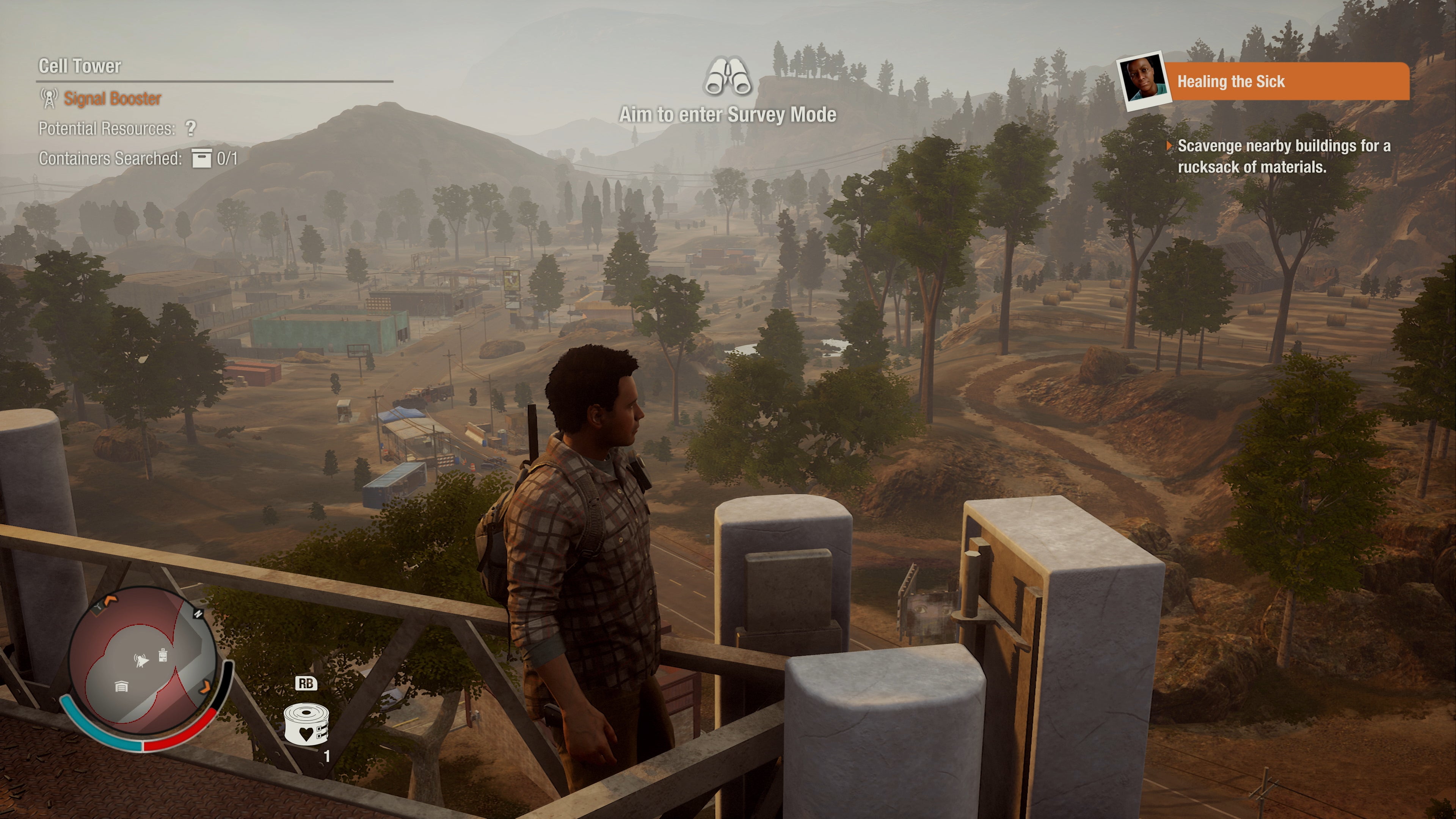Click the home base marker on minimap

pyautogui.click(x=121, y=686)
